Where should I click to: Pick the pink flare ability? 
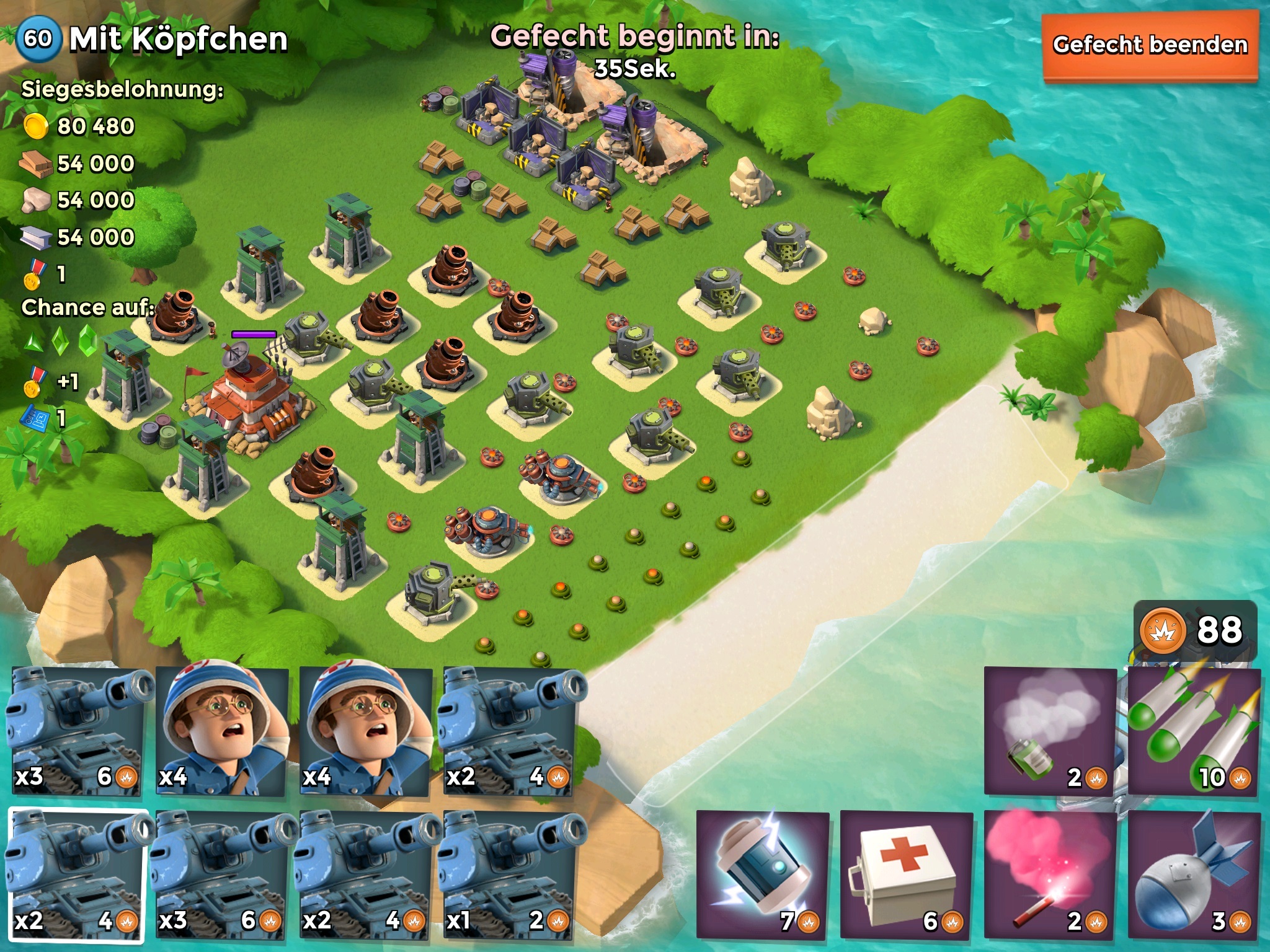coord(1050,874)
